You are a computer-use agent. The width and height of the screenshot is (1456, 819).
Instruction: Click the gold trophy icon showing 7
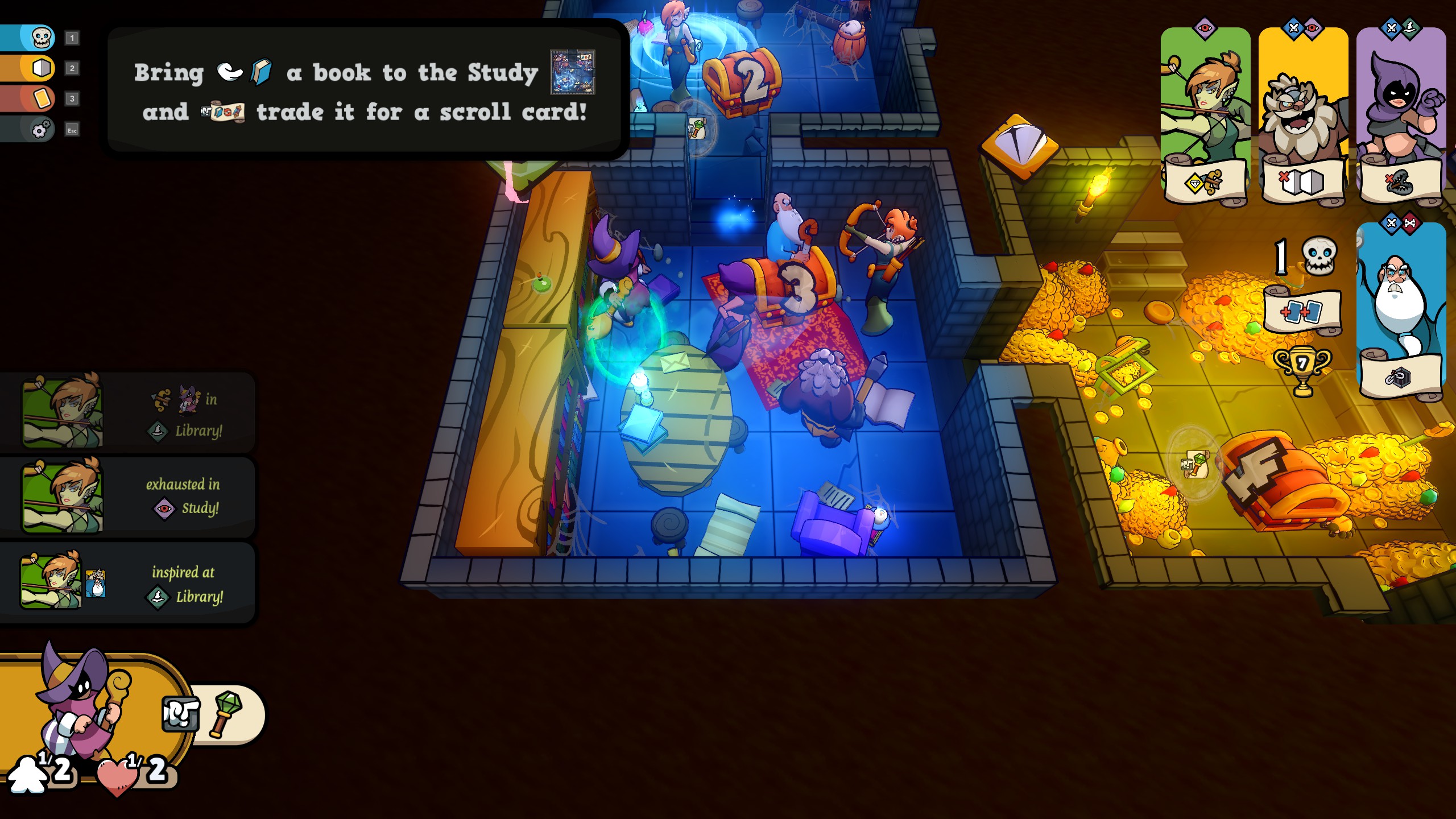click(x=1302, y=369)
